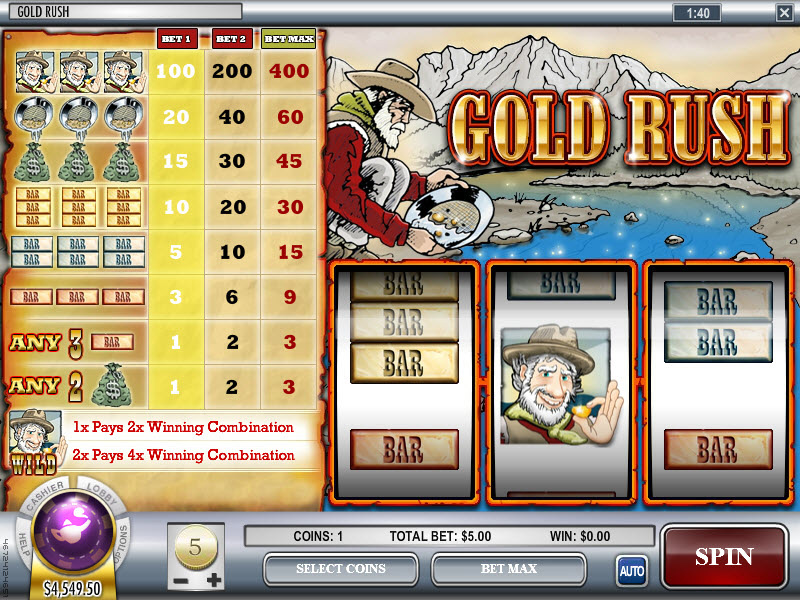Click the Bet Max button
This screenshot has width=800, height=600.
508,569
